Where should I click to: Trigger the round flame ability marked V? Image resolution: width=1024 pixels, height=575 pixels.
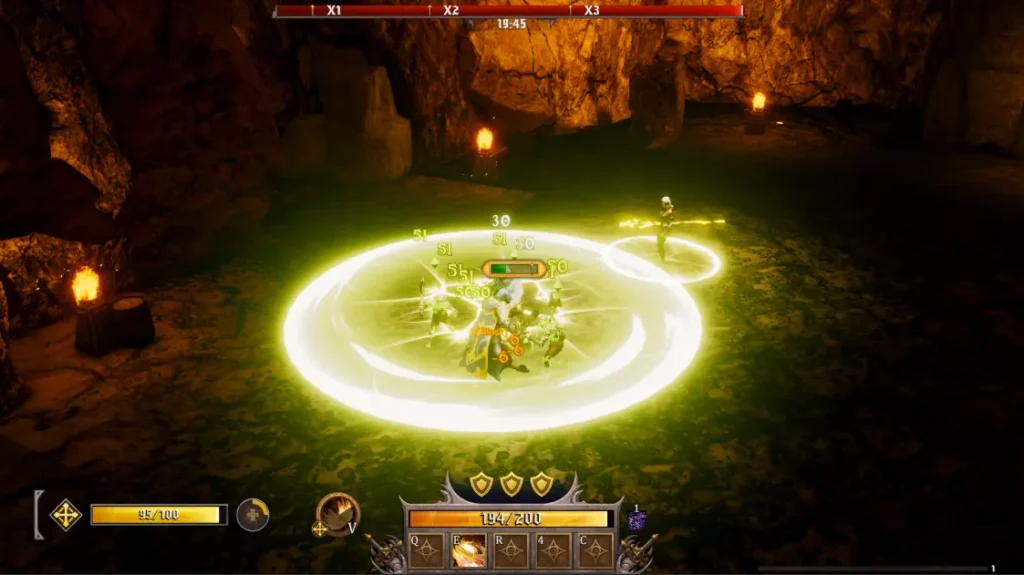(x=336, y=513)
